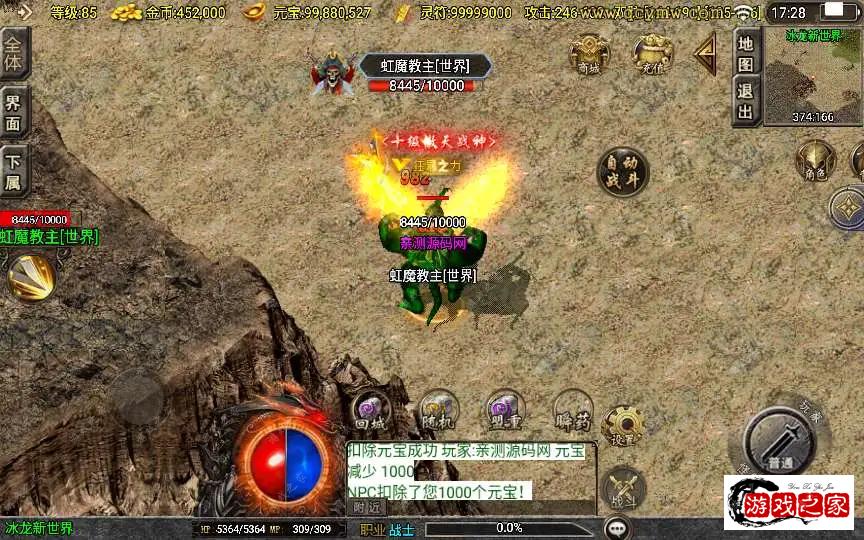
Task: Open the chat speech bubble button
Action: coord(618,527)
